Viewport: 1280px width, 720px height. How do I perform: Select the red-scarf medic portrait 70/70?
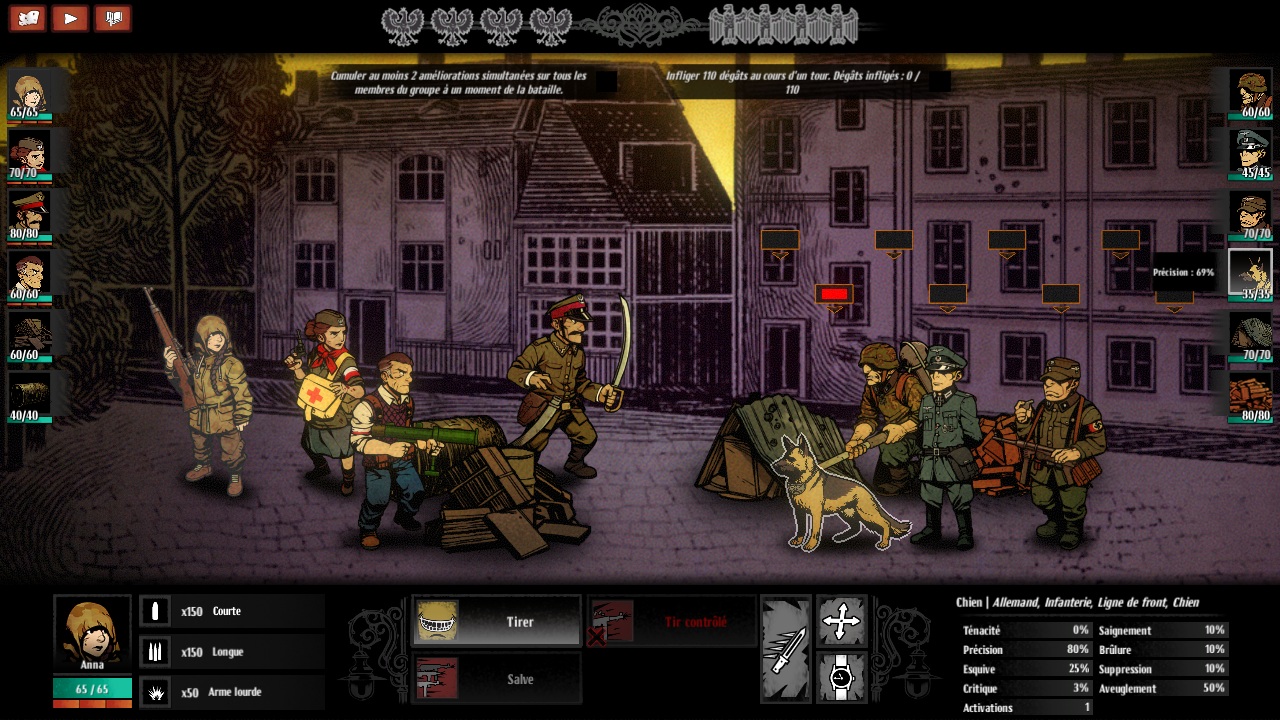[29, 153]
